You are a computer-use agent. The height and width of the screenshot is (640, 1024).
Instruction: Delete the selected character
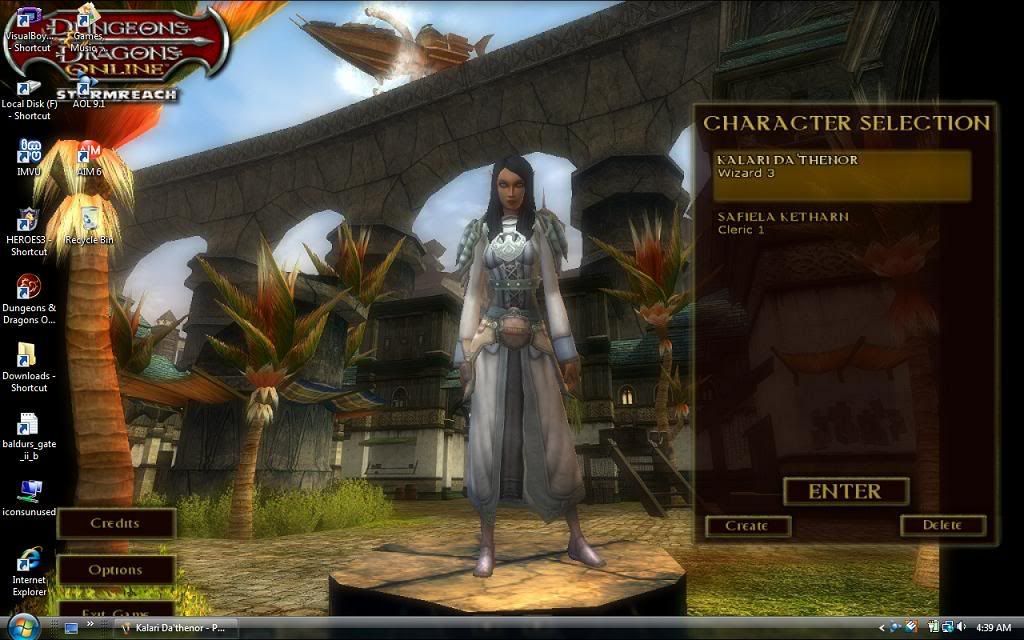click(942, 525)
